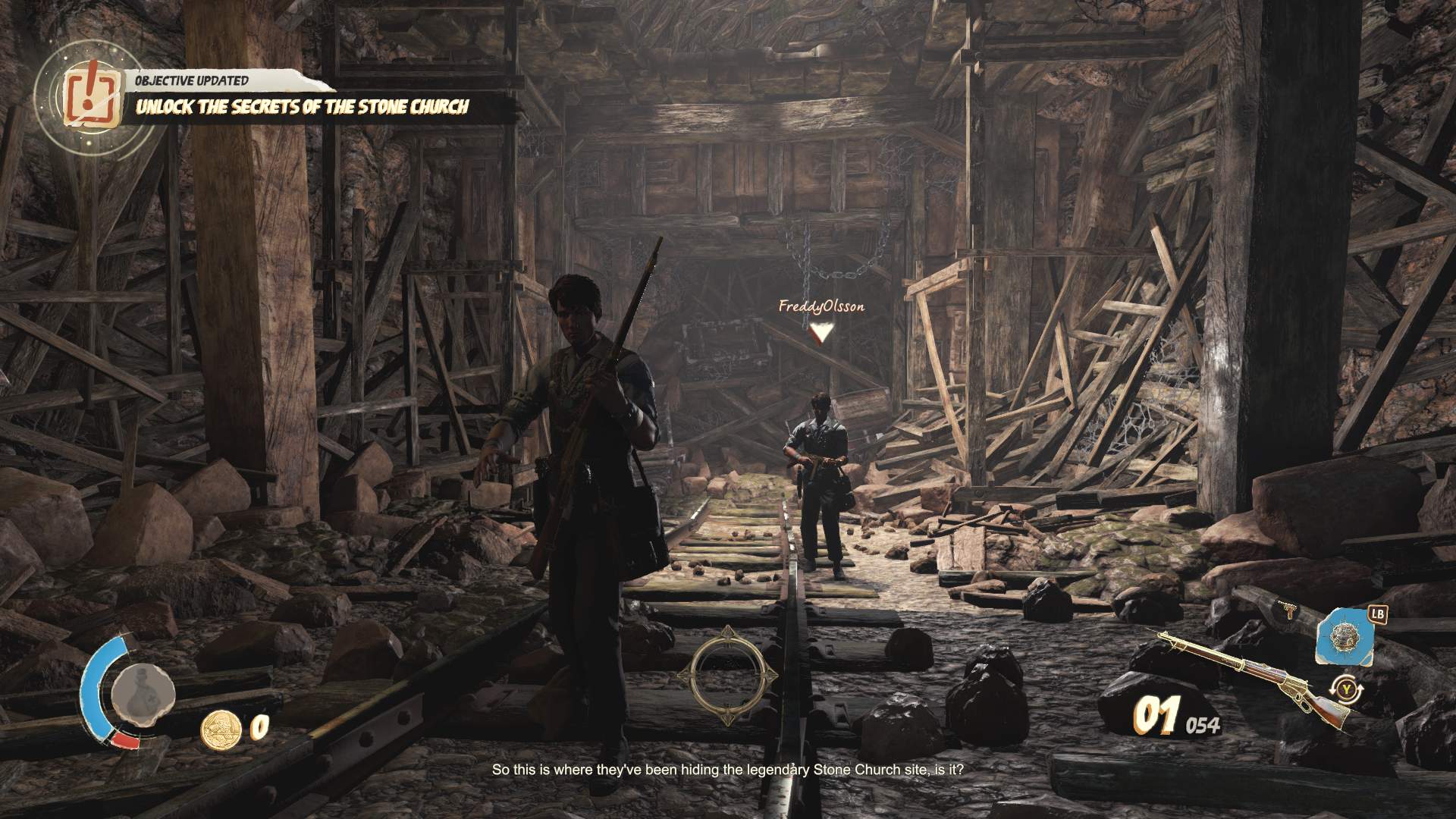1456x819 pixels.
Task: Select the FreddyOlsson player marker
Action: [820, 331]
